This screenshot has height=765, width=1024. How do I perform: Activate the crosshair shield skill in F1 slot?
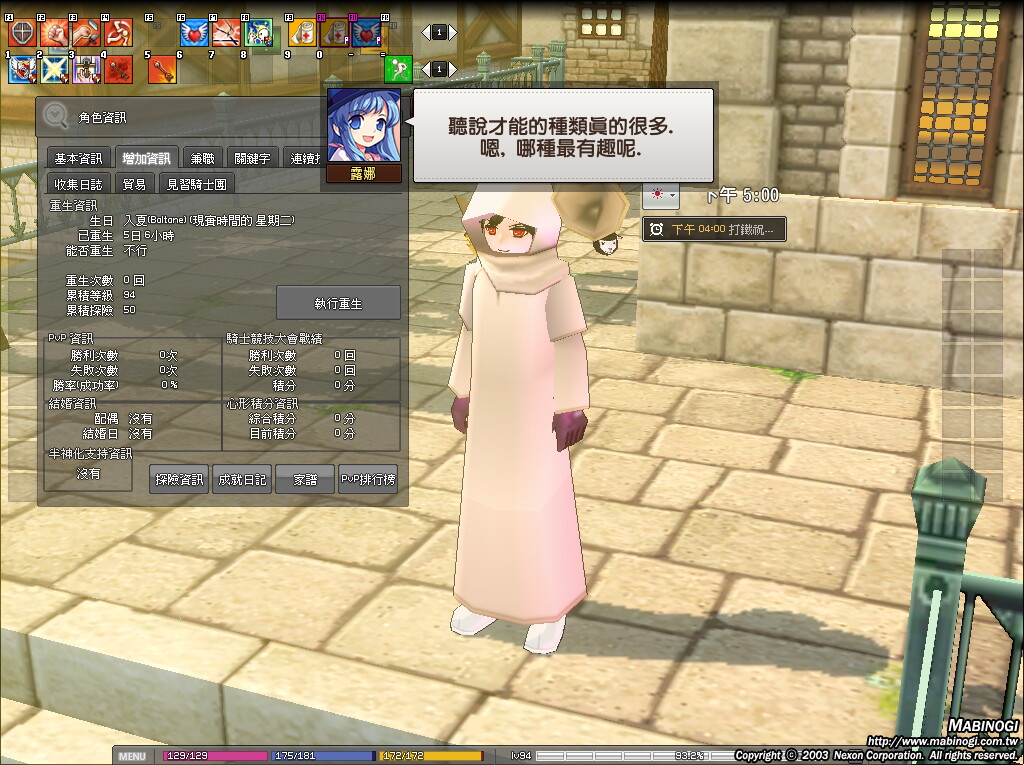pyautogui.click(x=22, y=33)
